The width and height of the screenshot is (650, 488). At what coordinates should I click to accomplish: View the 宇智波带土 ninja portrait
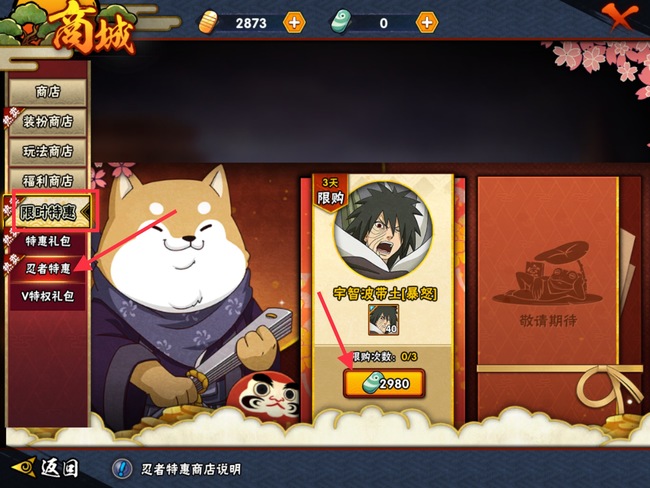coord(384,234)
